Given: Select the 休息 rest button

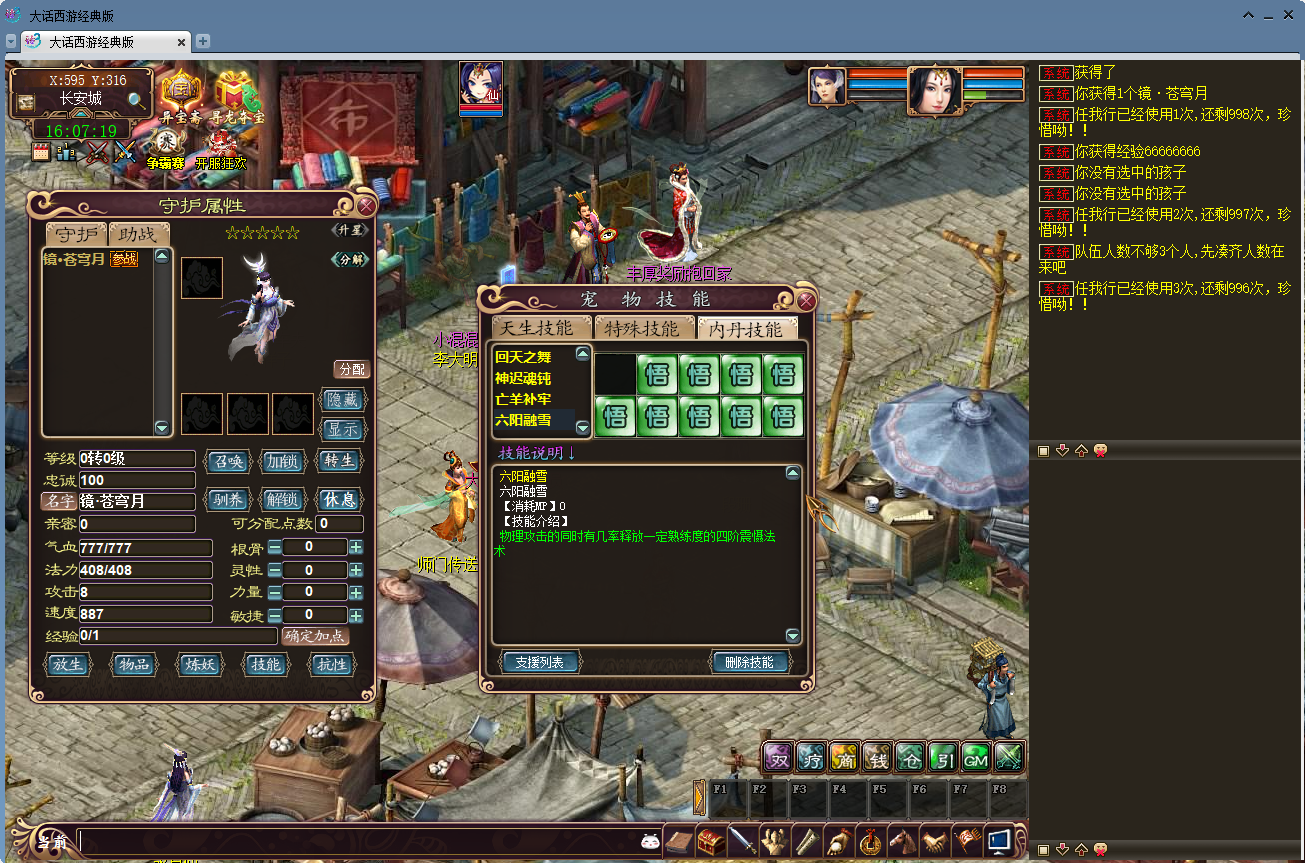Looking at the screenshot, I should 339,499.
